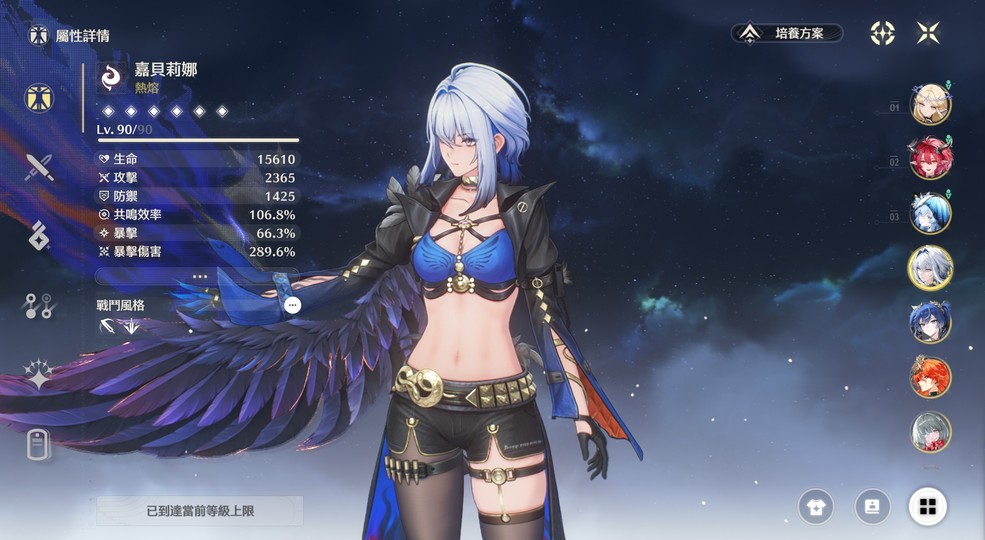Close the character screen with the X
This screenshot has height=540, width=985.
click(x=928, y=33)
